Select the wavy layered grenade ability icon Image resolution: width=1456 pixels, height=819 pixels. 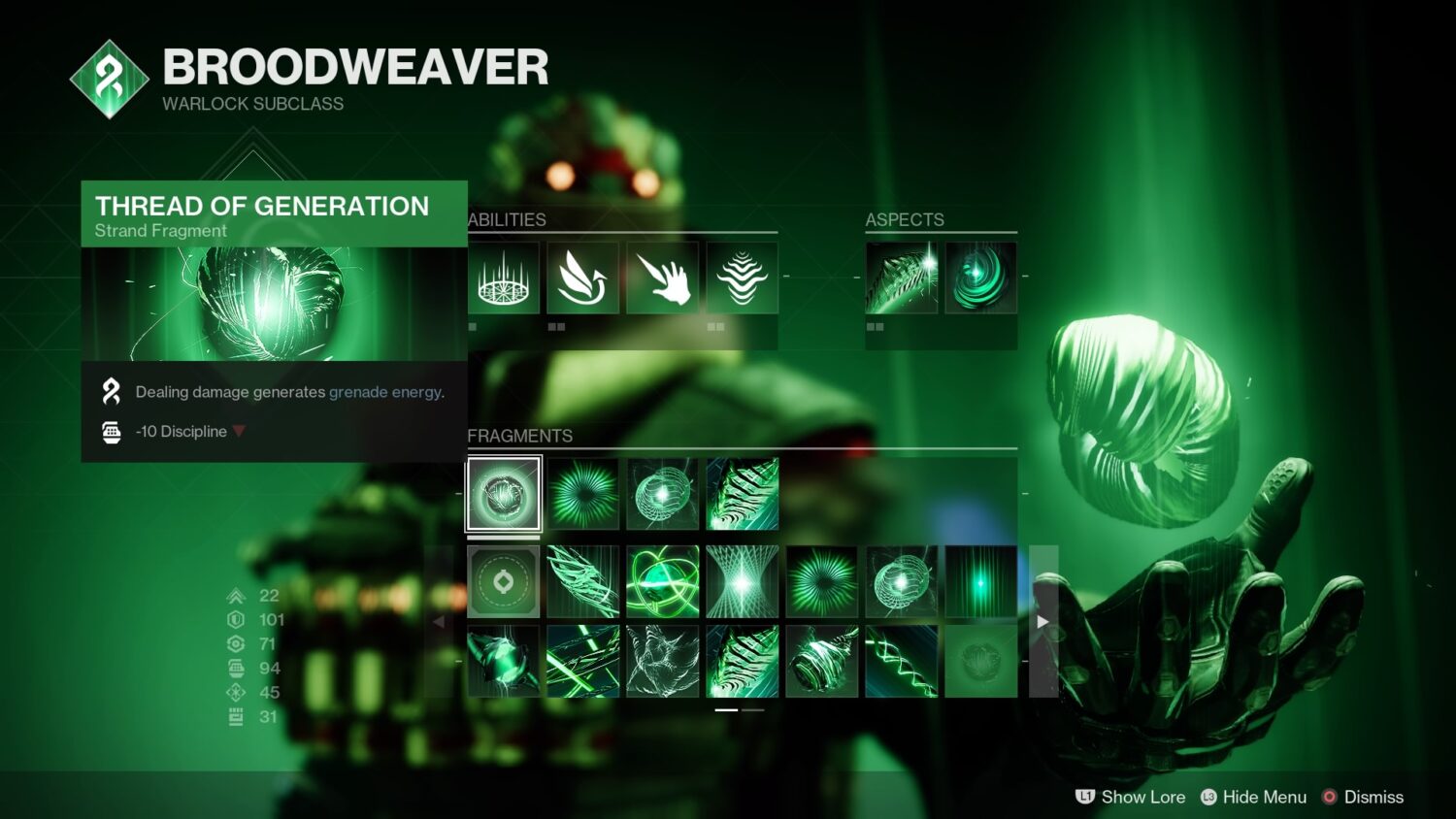742,278
